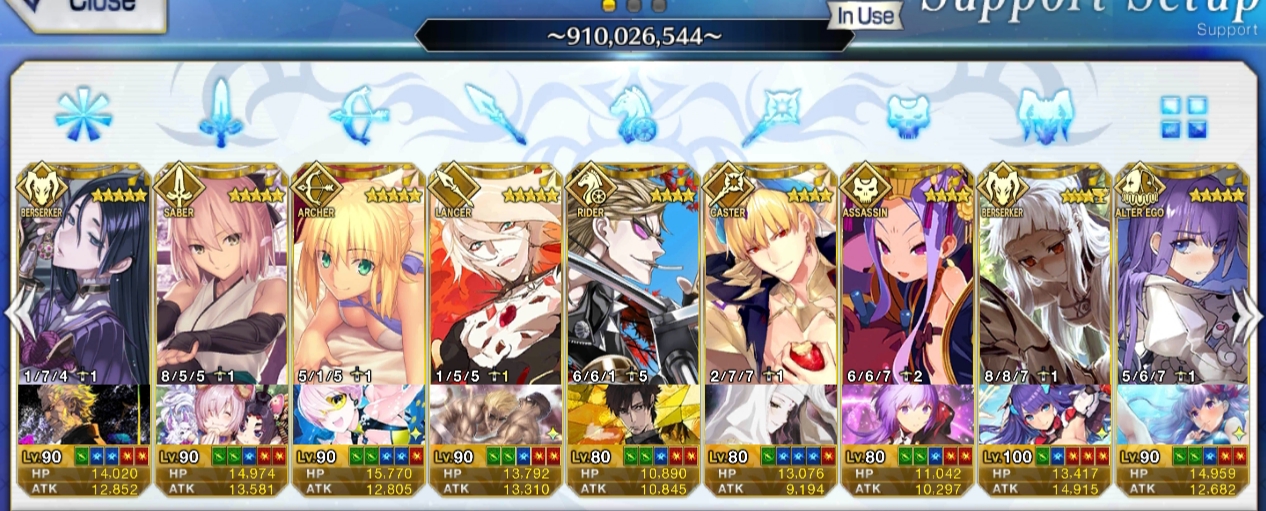
Task: Open the Extra class four-squares icon
Action: (1183, 117)
